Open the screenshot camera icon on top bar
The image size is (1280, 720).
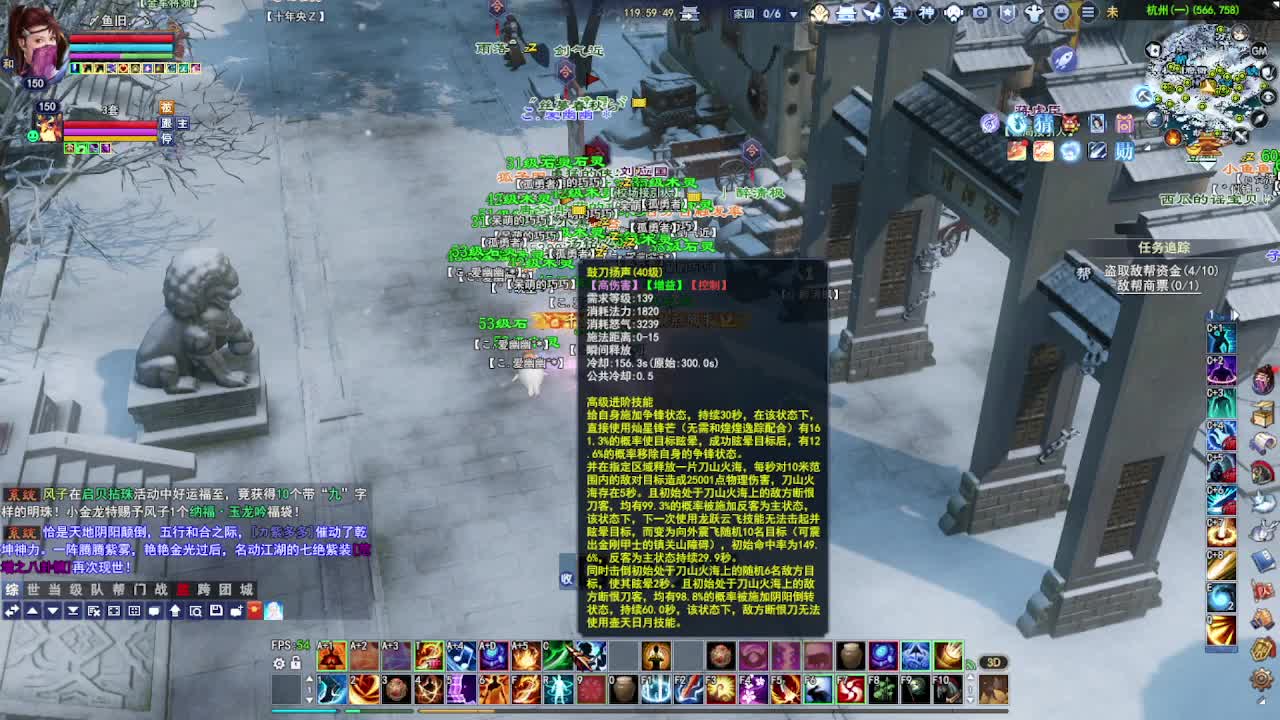coord(979,11)
